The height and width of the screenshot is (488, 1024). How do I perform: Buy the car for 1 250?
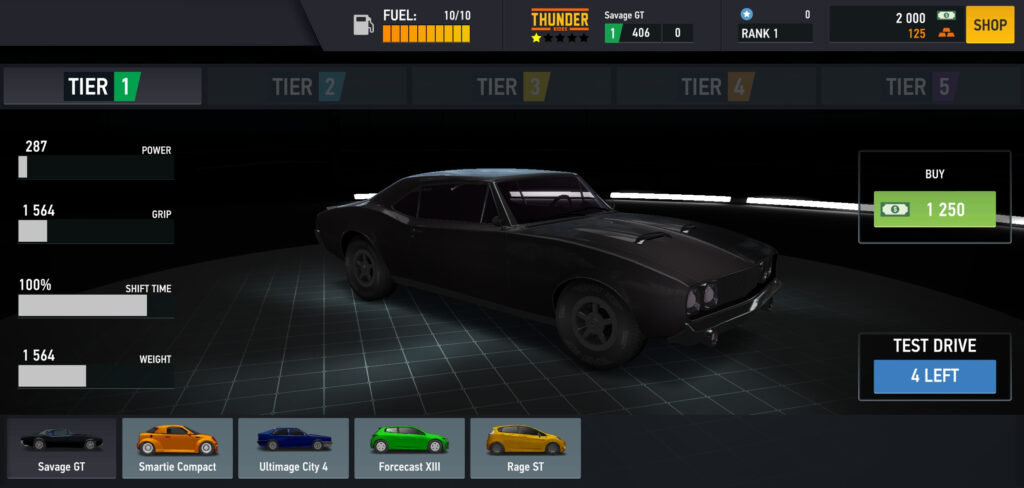[934, 210]
